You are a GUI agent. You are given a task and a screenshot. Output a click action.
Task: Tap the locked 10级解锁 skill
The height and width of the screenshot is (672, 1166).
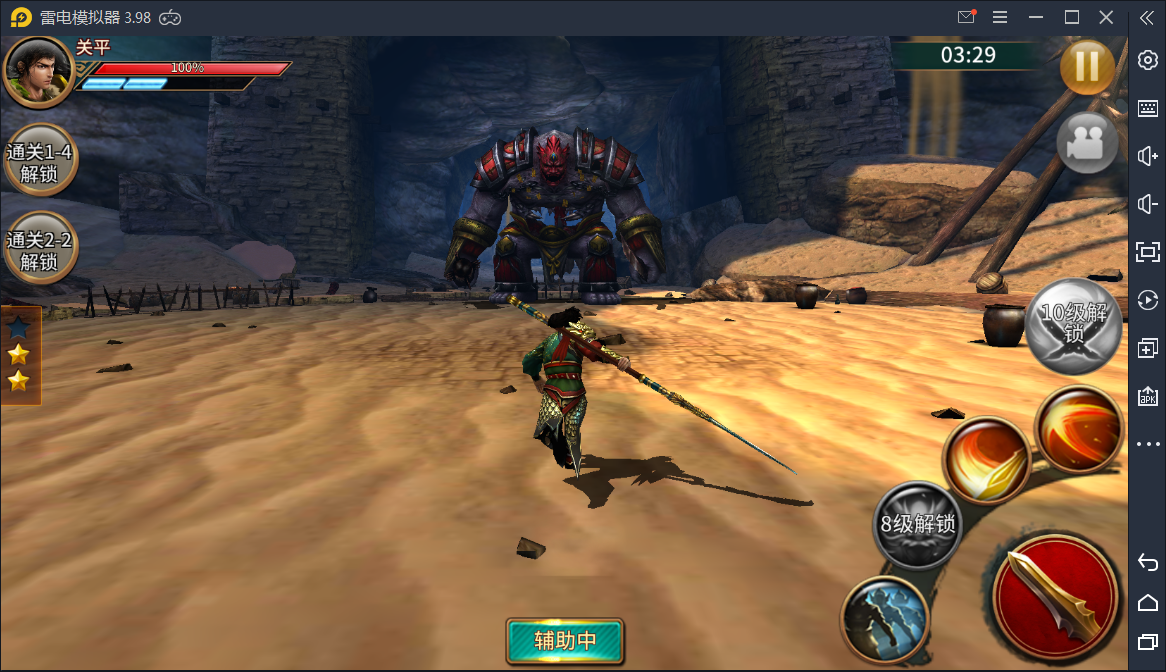click(1073, 324)
